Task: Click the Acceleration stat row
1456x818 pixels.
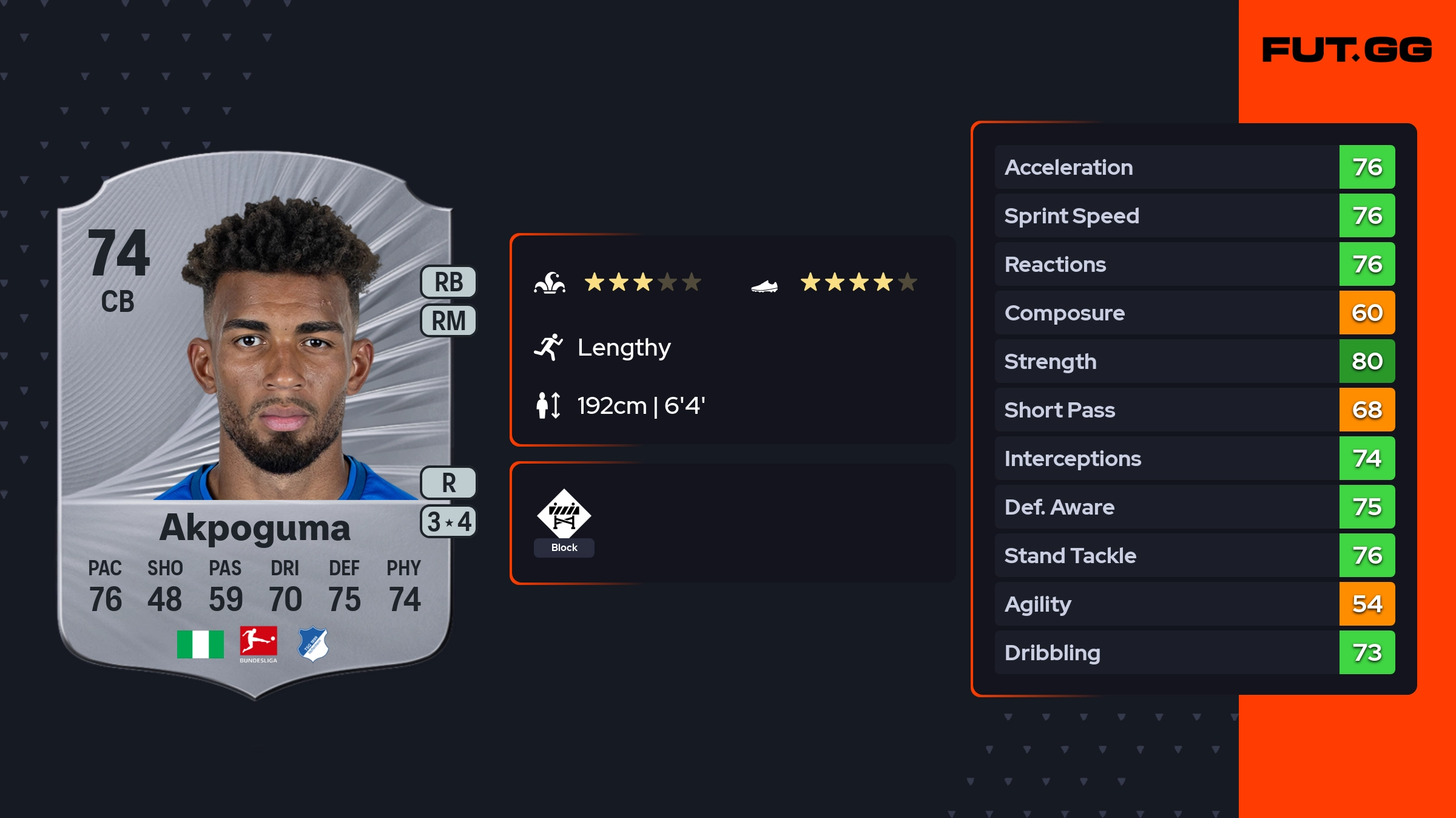Action: coord(1194,167)
